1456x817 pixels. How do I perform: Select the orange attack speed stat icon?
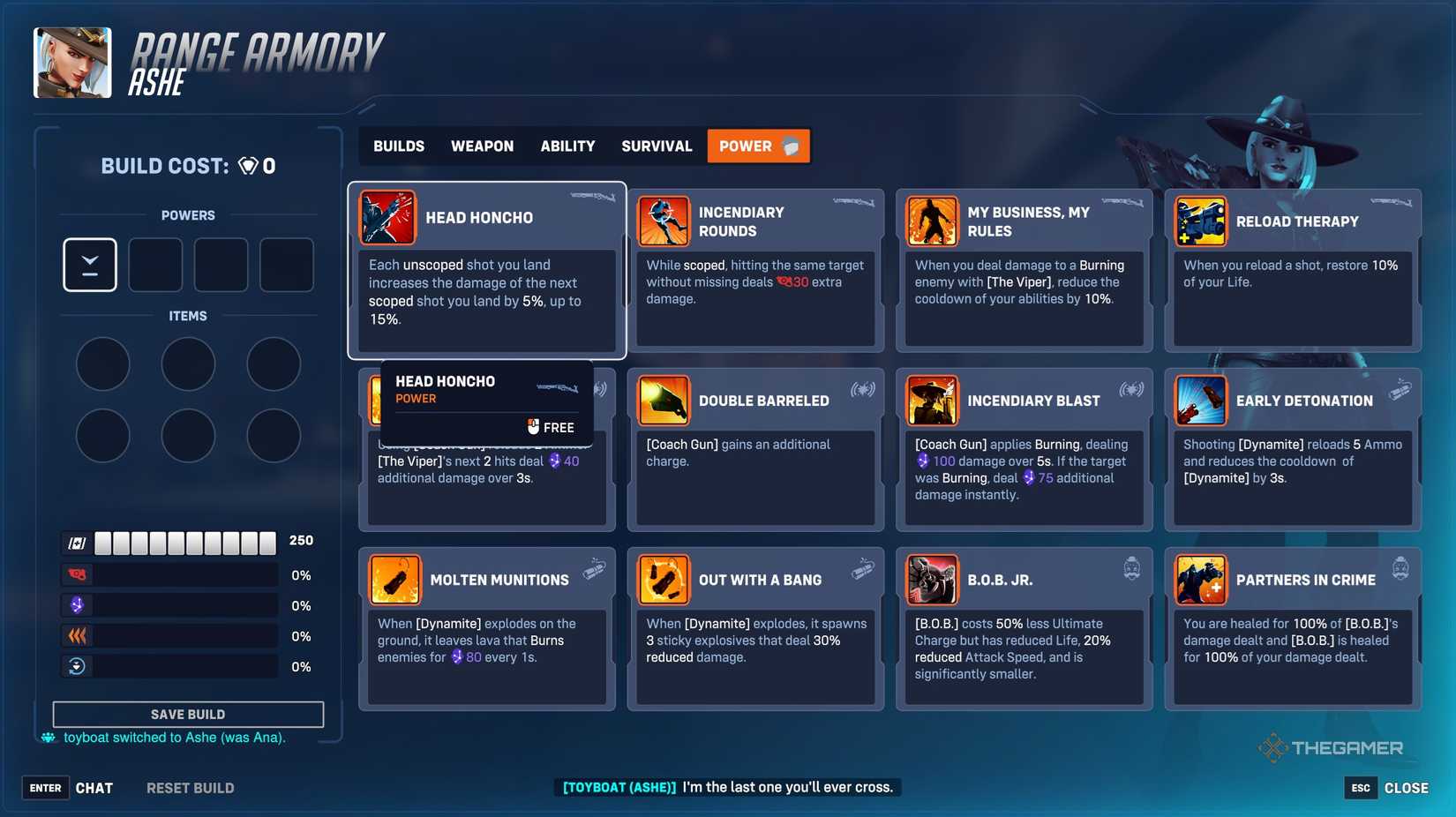coord(78,635)
